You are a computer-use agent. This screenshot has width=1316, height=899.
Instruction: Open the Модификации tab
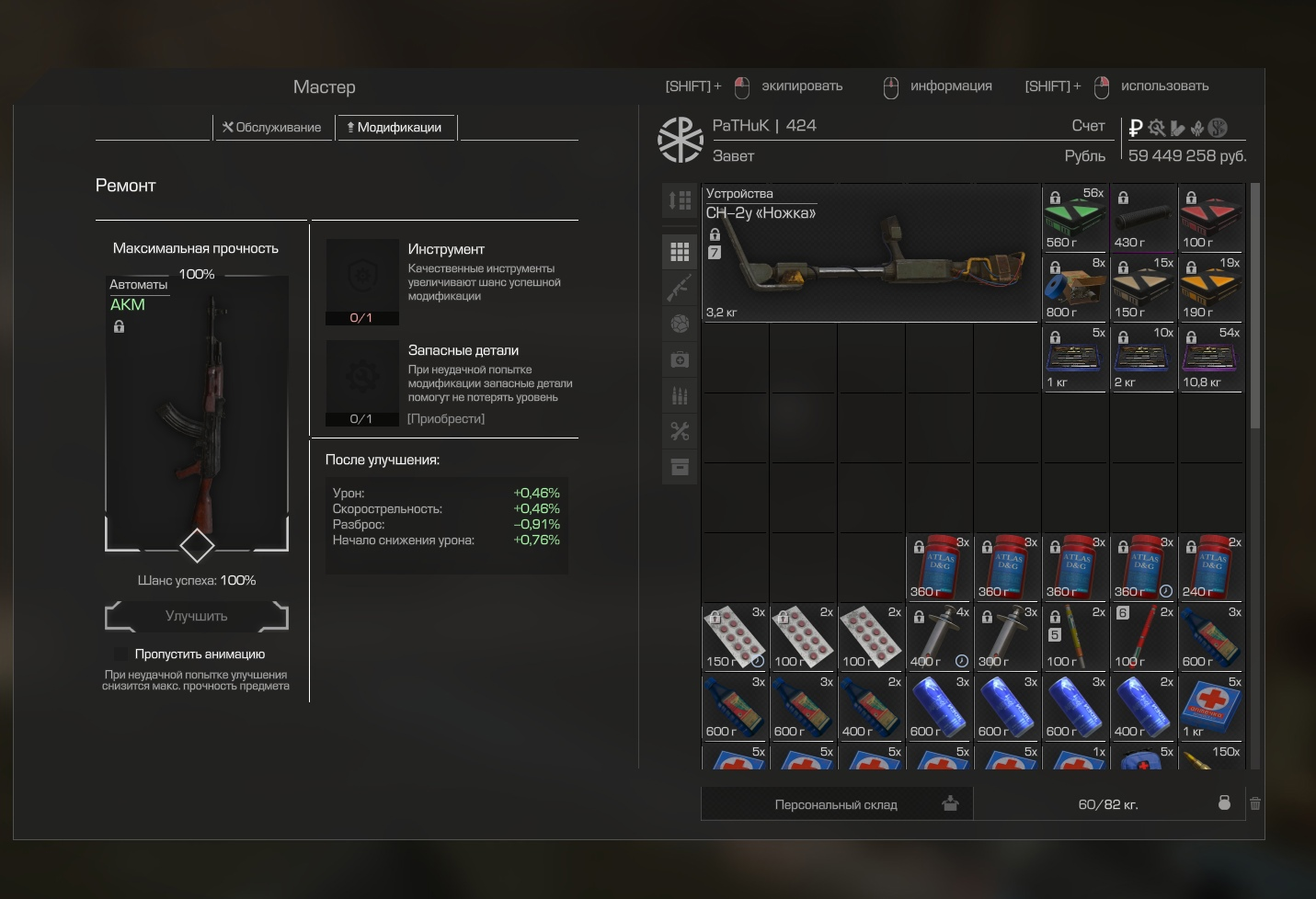click(395, 128)
